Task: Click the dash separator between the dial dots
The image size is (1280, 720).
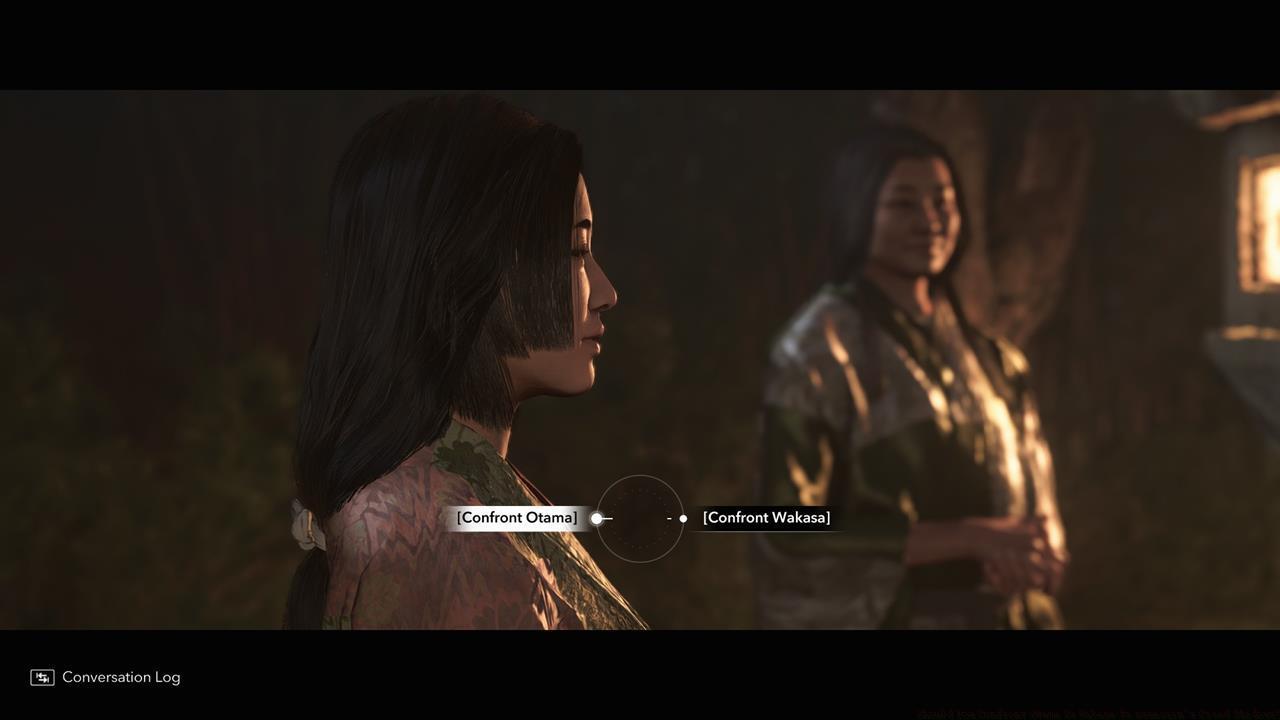Action: pyautogui.click(x=667, y=516)
